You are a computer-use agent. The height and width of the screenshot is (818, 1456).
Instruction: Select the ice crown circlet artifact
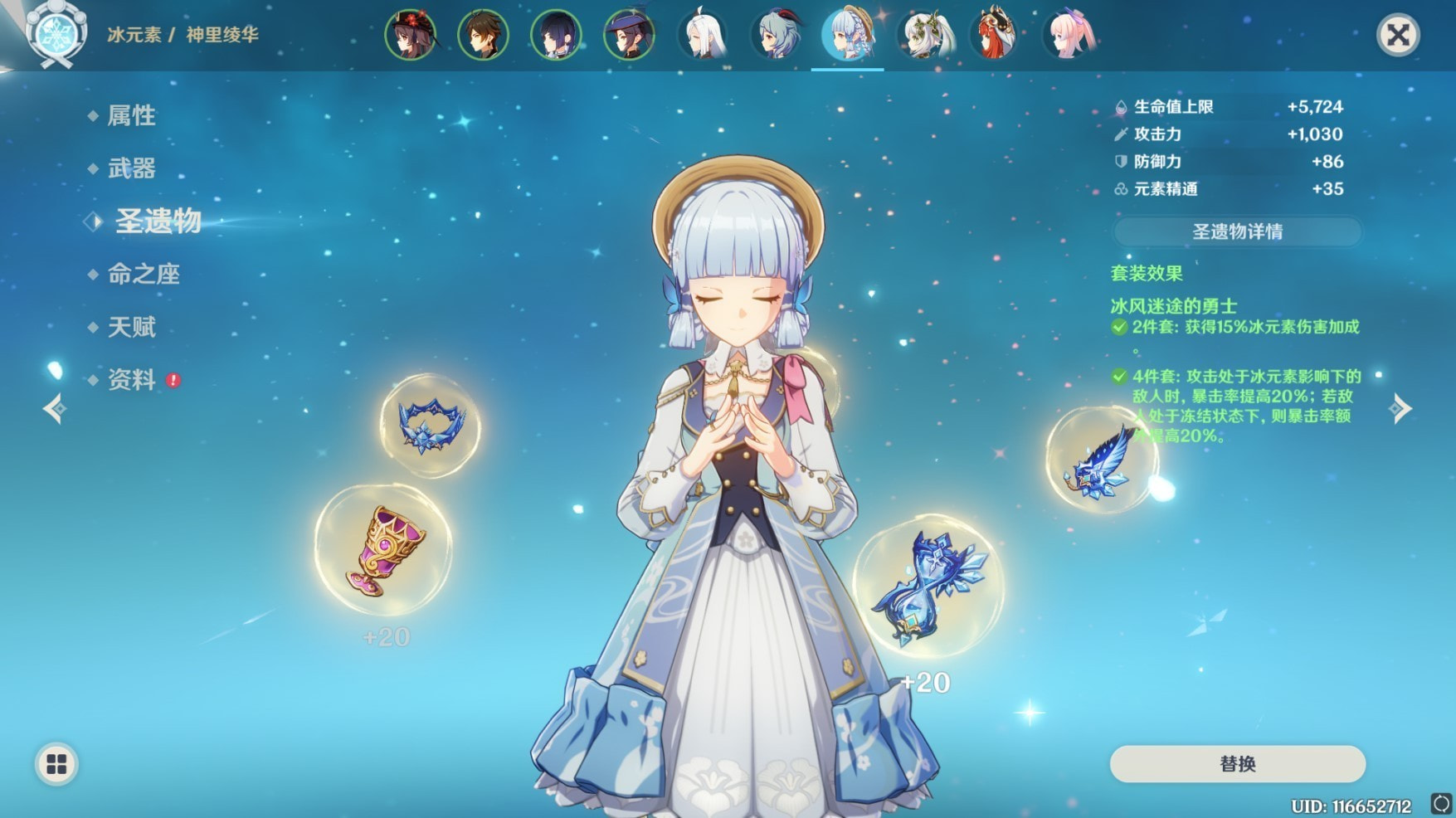[x=430, y=426]
